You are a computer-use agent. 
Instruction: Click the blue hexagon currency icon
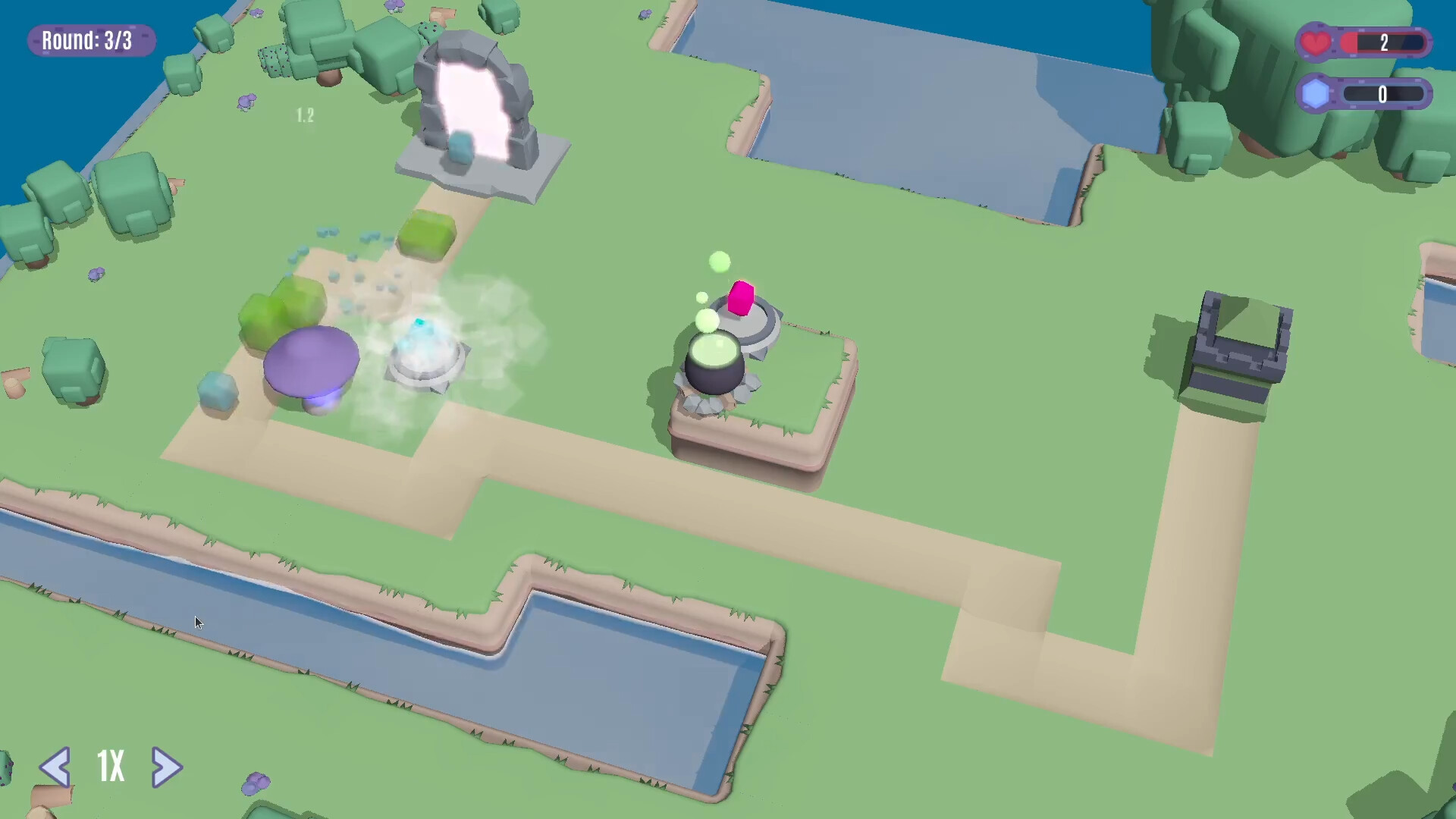coord(1314,94)
